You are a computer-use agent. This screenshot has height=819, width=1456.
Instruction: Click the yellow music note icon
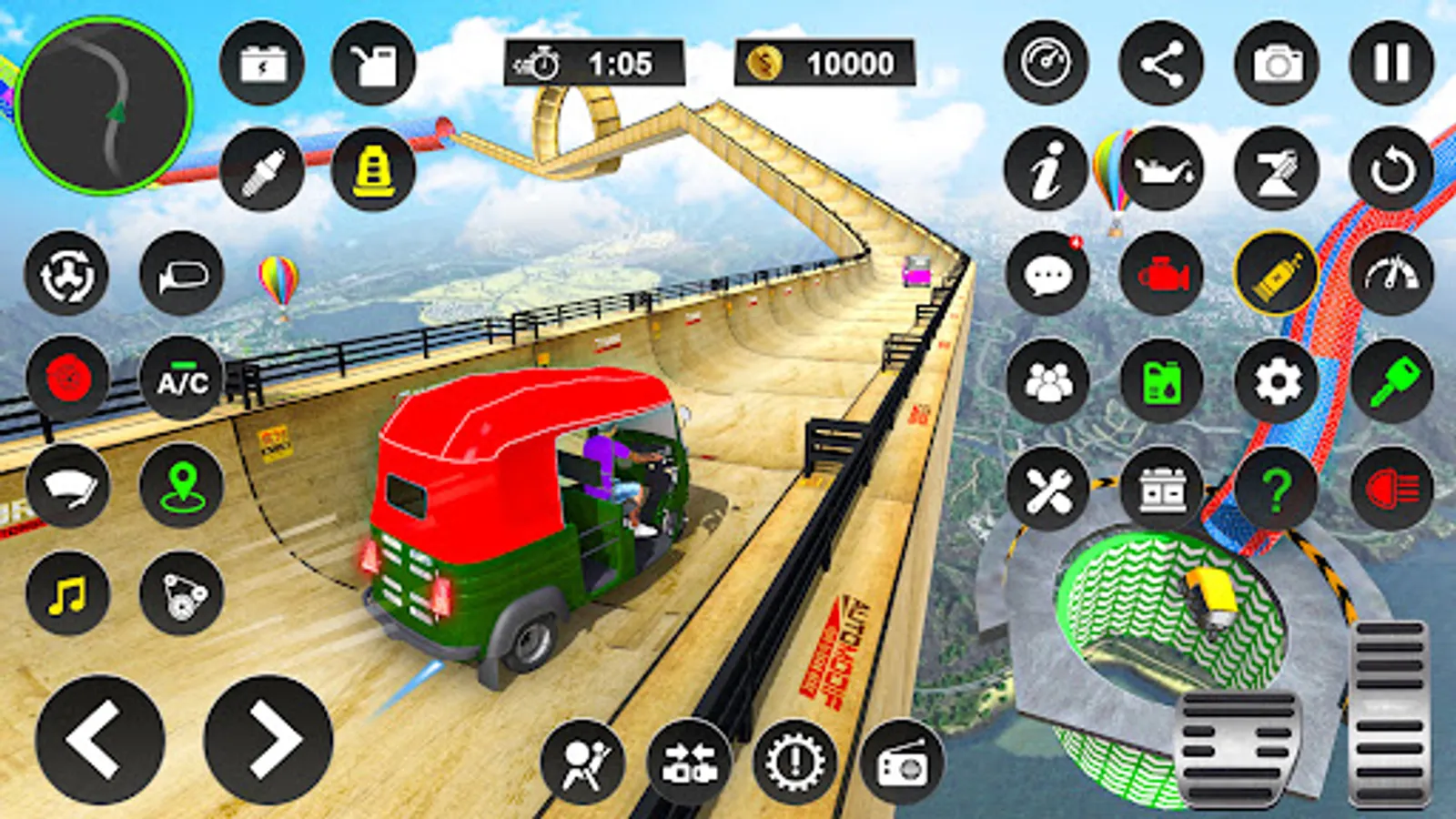(68, 595)
